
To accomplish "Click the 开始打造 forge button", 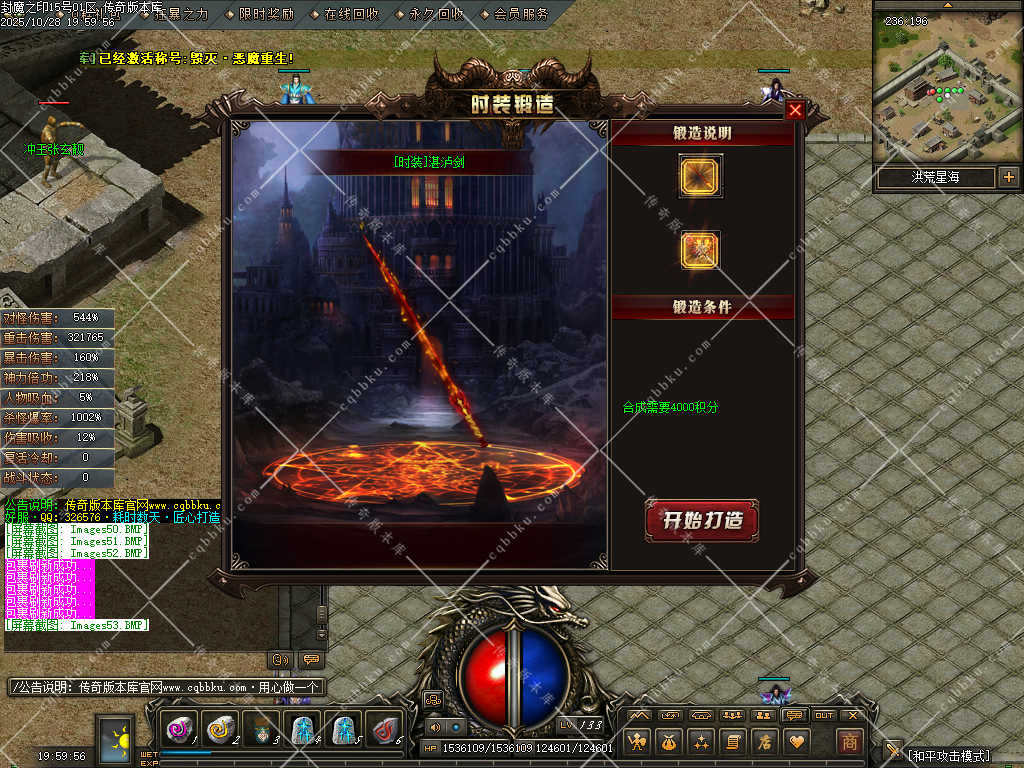I will pos(701,521).
